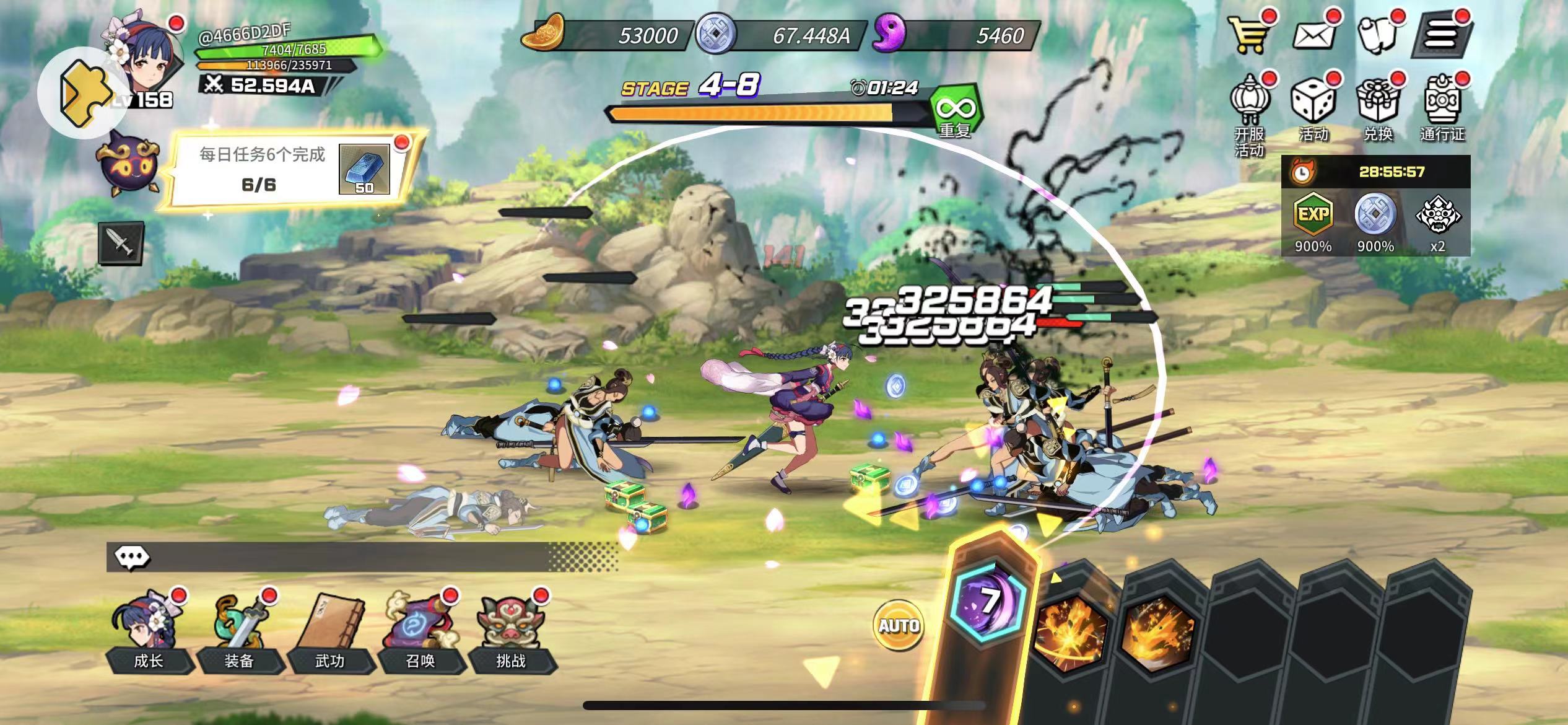Click the sword icon on left side

(121, 243)
